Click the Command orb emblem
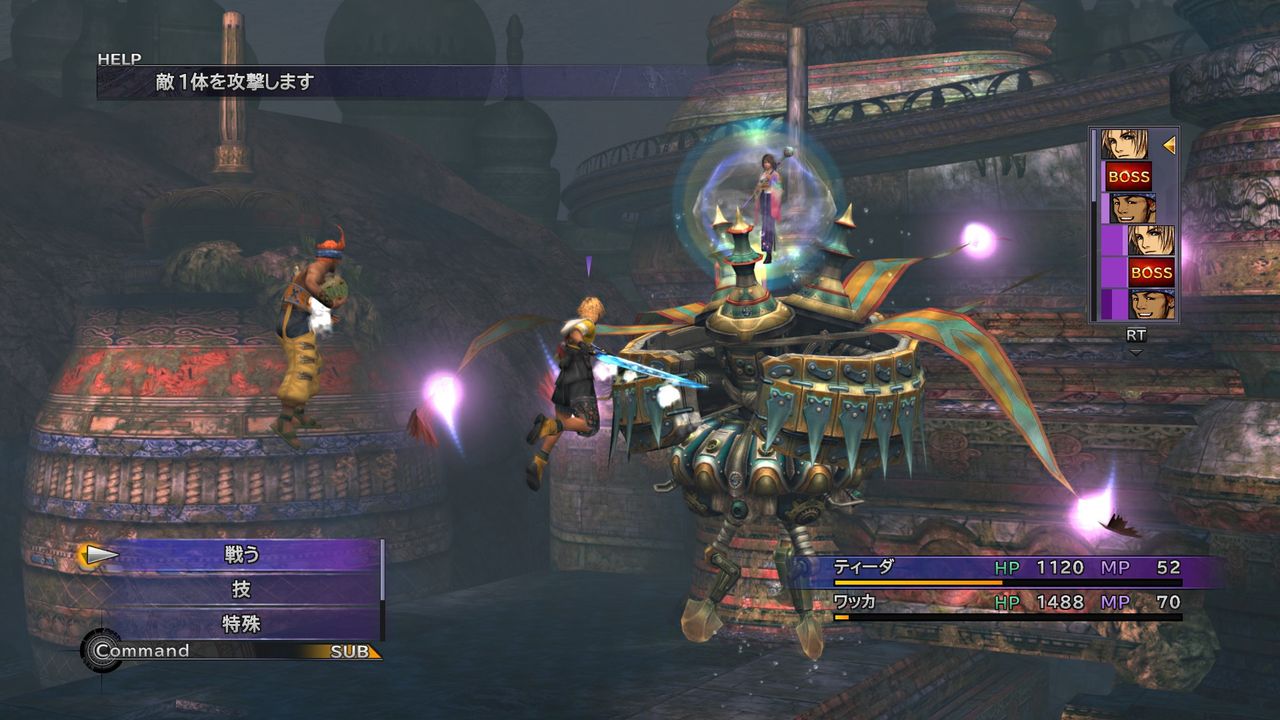Screen dimensions: 1280x720 [x=100, y=650]
